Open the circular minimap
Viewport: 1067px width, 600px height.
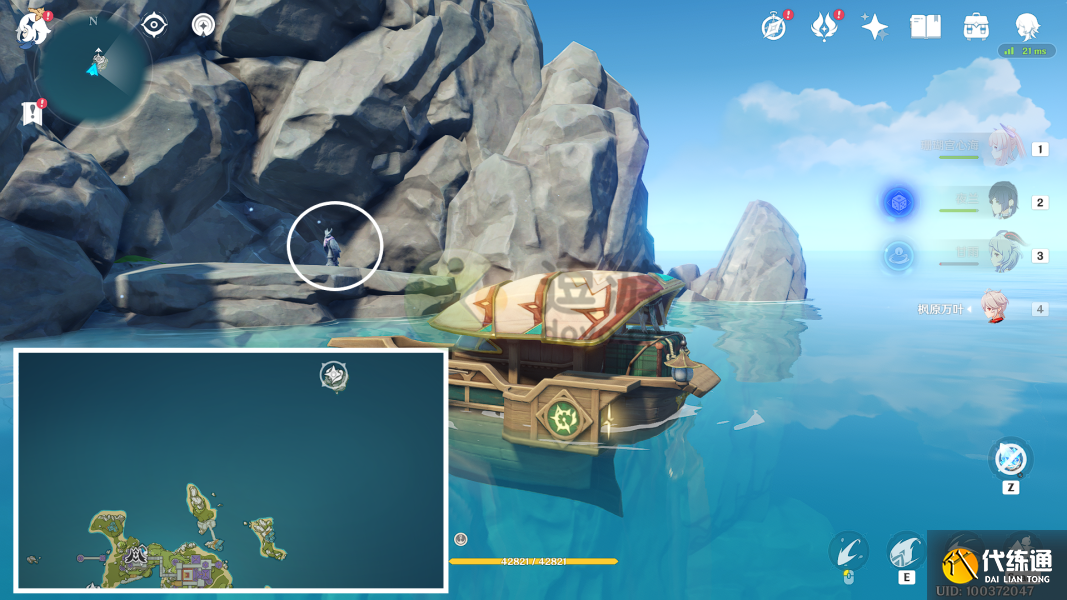point(94,68)
